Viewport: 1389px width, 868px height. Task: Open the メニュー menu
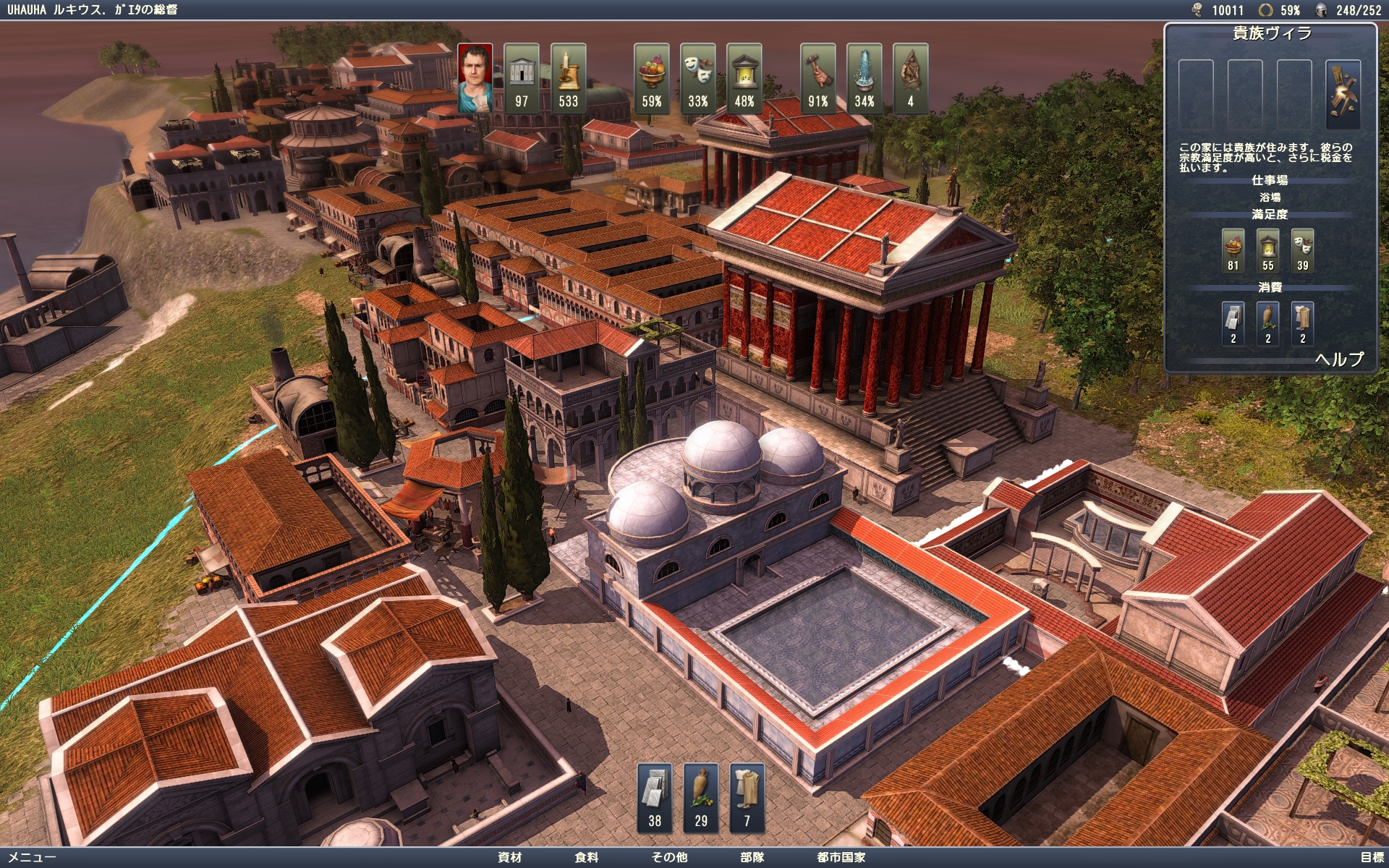32,857
